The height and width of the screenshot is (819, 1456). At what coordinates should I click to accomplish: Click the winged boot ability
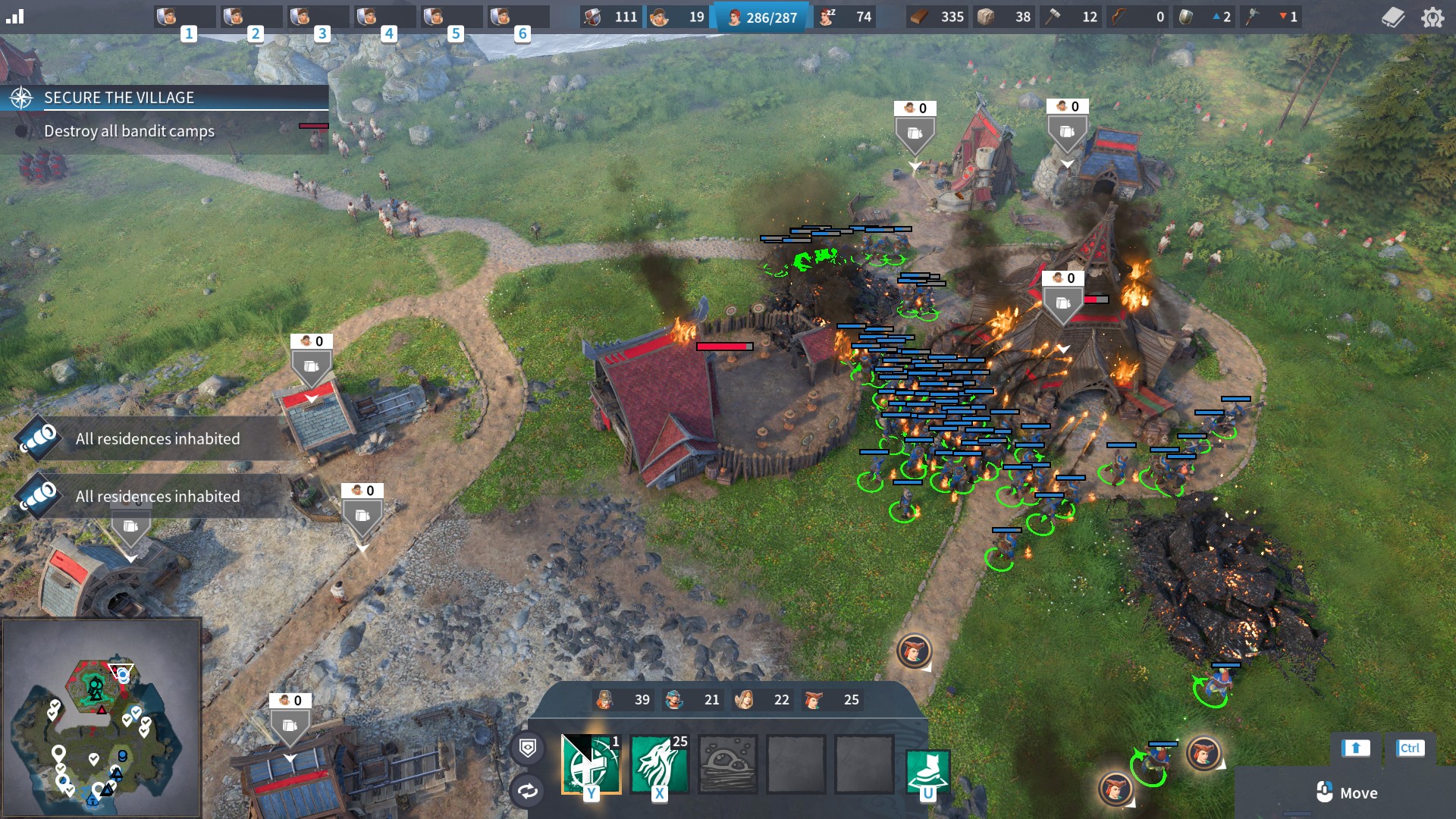[927, 771]
